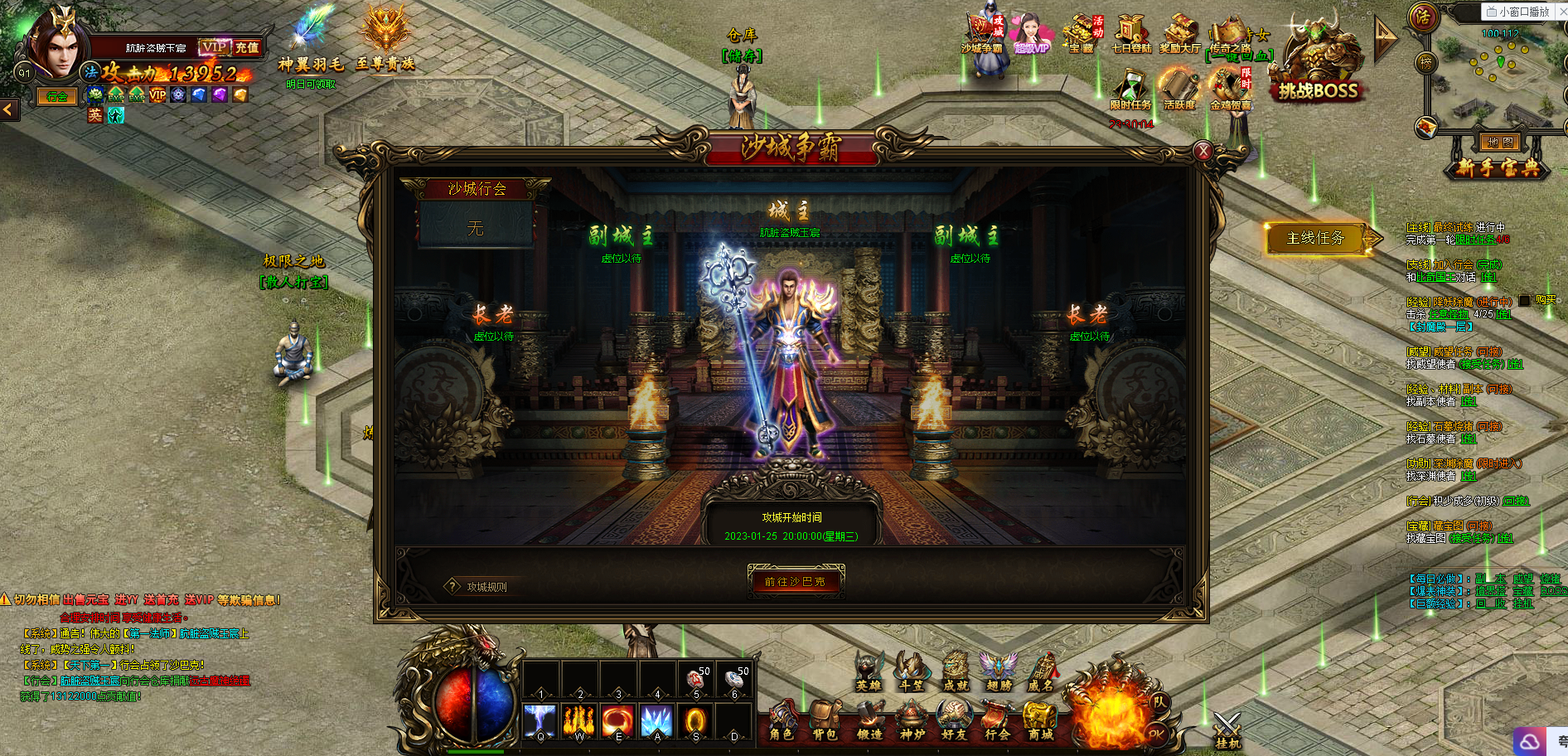1568x756 pixels.
Task: Open the 好友 friends list
Action: click(x=954, y=720)
